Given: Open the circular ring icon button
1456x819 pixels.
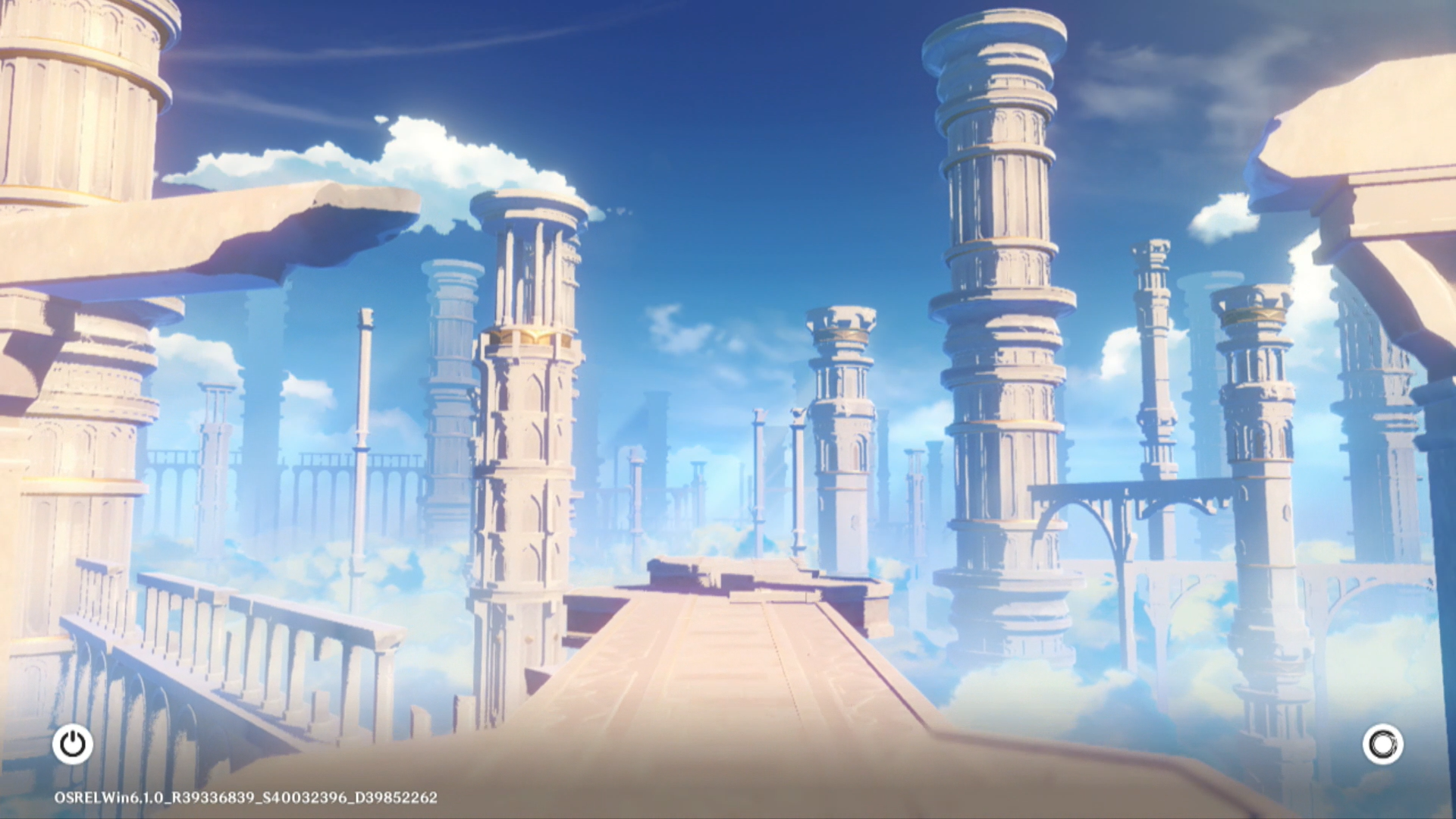Looking at the screenshot, I should coord(1382,744).
